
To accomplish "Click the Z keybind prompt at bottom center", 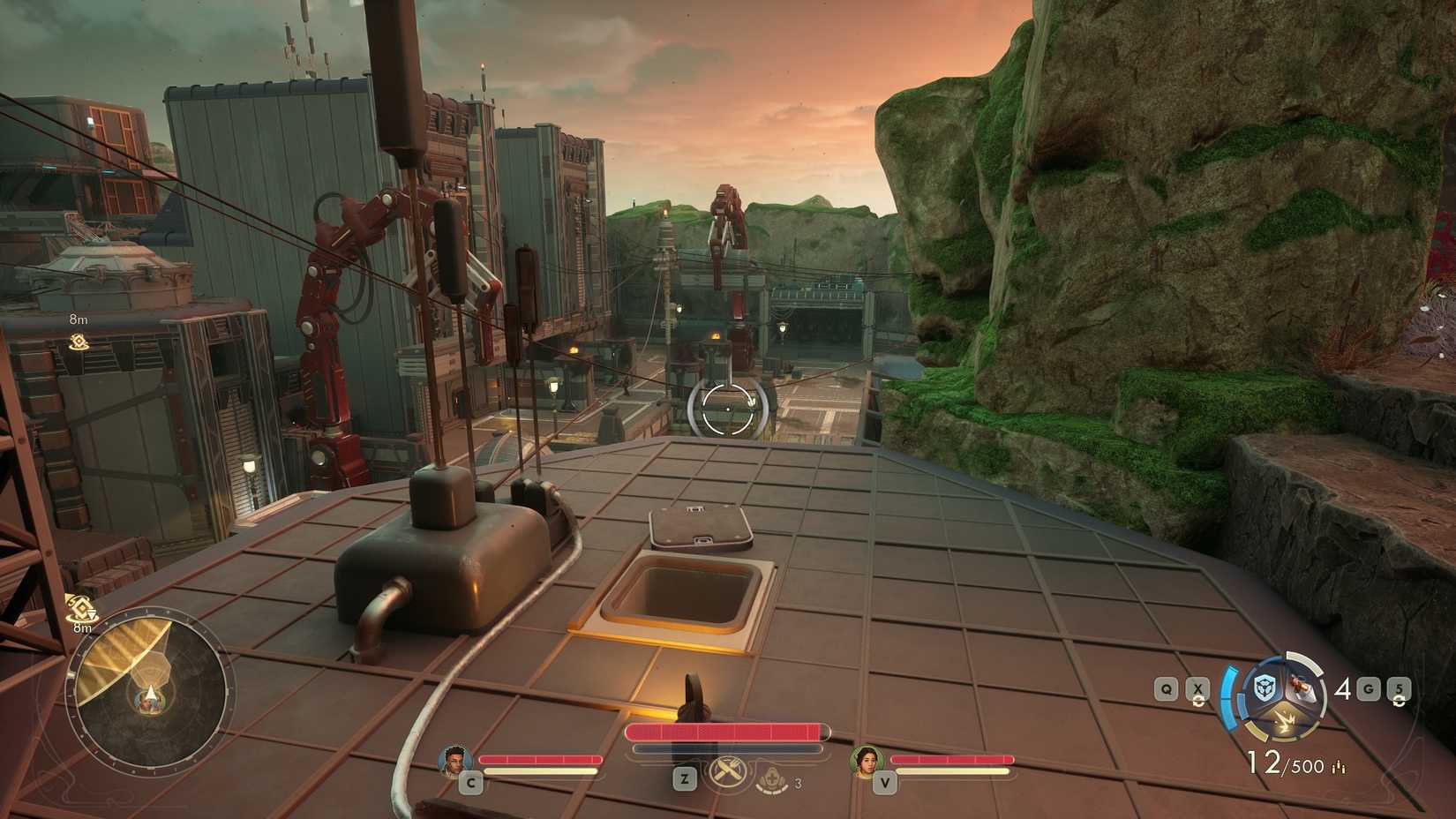I will pos(684,778).
